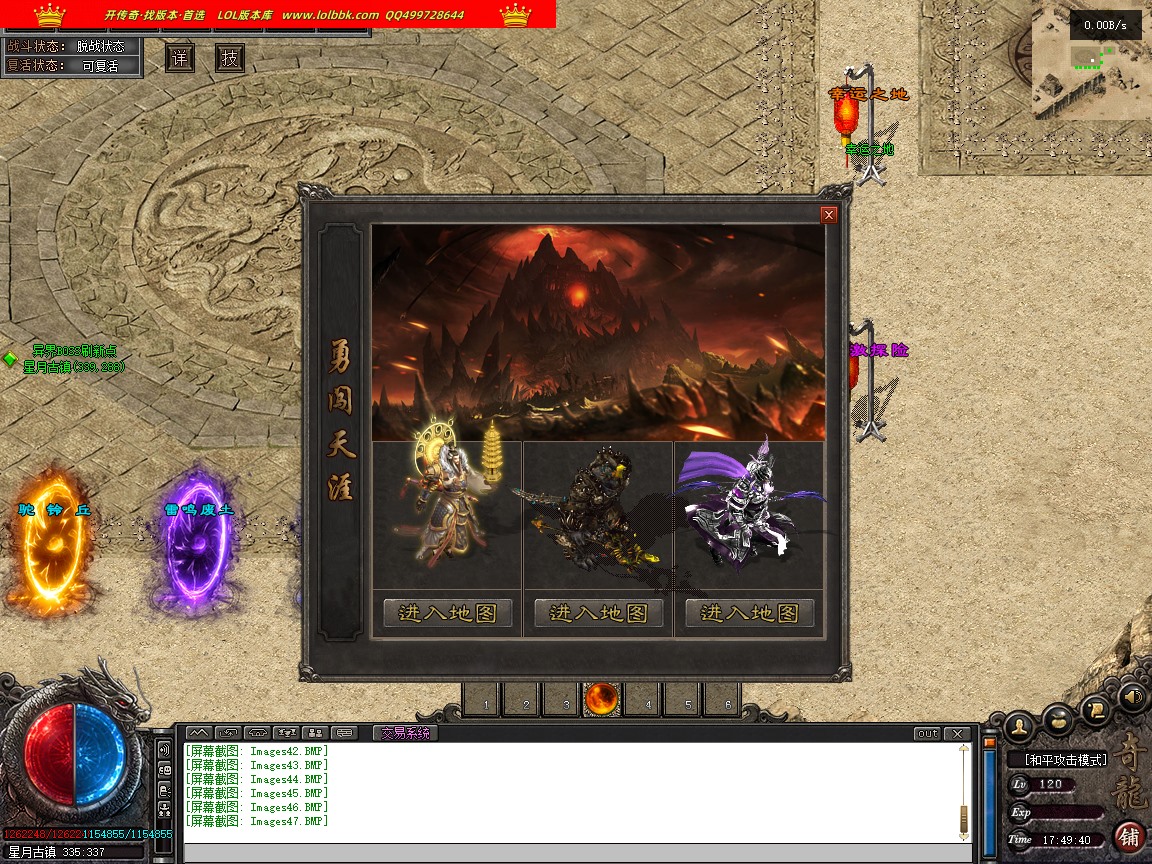Close the chat log panel

click(x=957, y=734)
